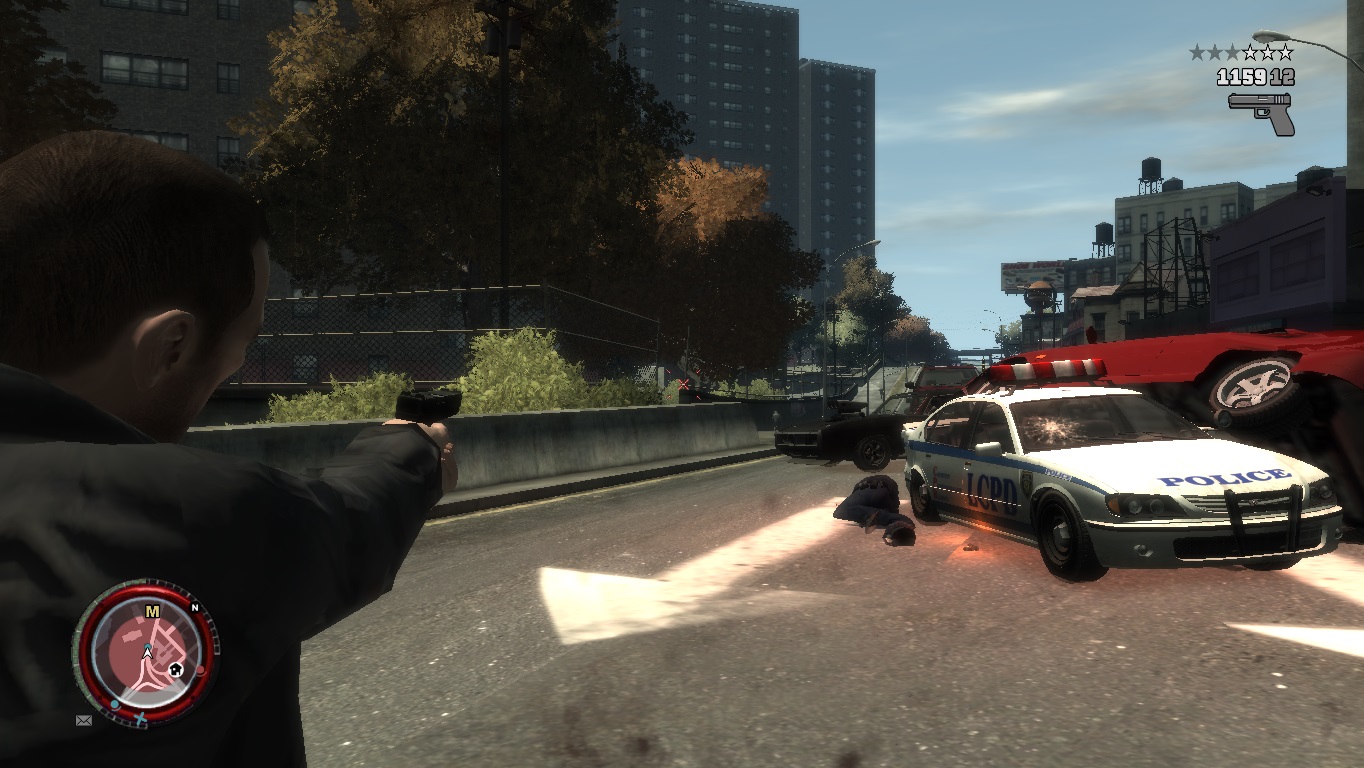The width and height of the screenshot is (1364, 768).
Task: Open the circular radar minimap
Action: (146, 651)
